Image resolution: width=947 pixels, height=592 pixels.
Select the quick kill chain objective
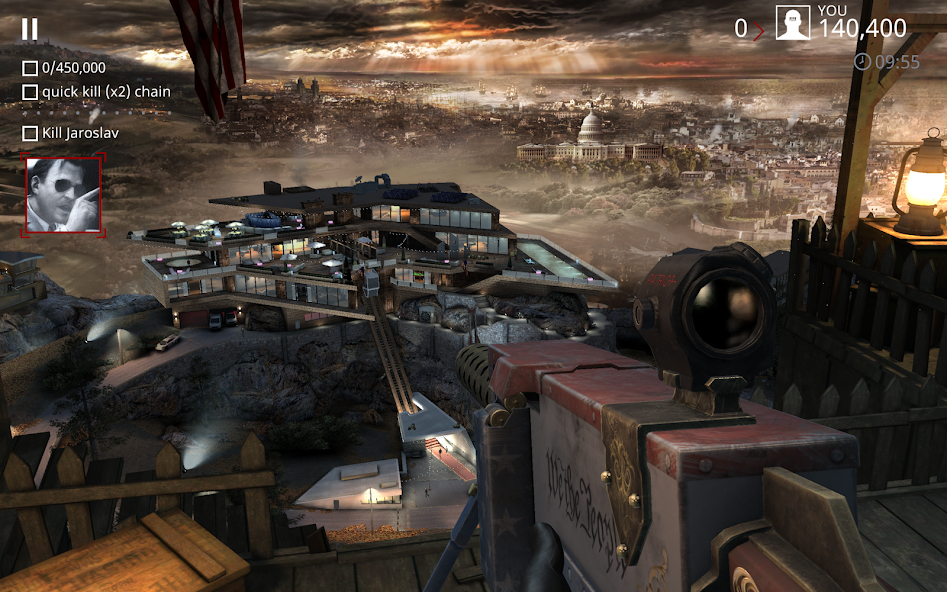point(96,92)
